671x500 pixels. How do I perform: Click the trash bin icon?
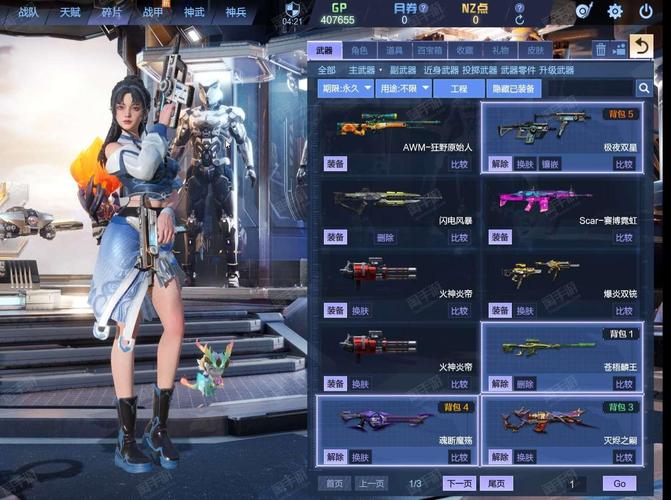(600, 48)
